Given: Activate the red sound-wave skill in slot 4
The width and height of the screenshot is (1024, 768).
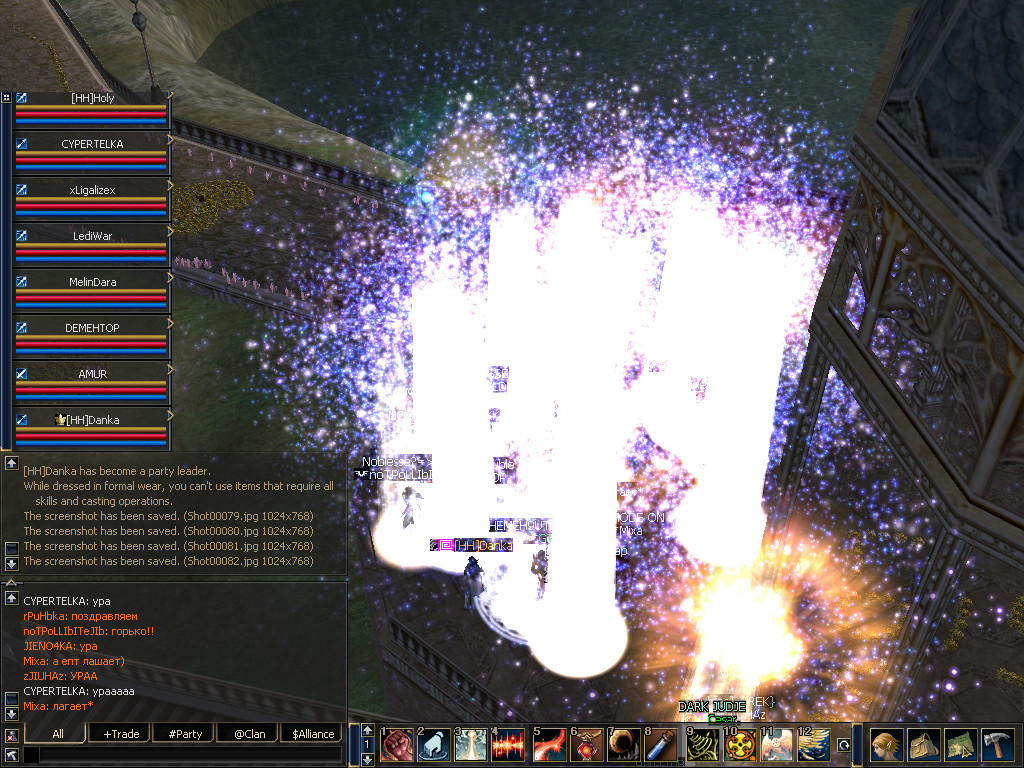Looking at the screenshot, I should 509,746.
